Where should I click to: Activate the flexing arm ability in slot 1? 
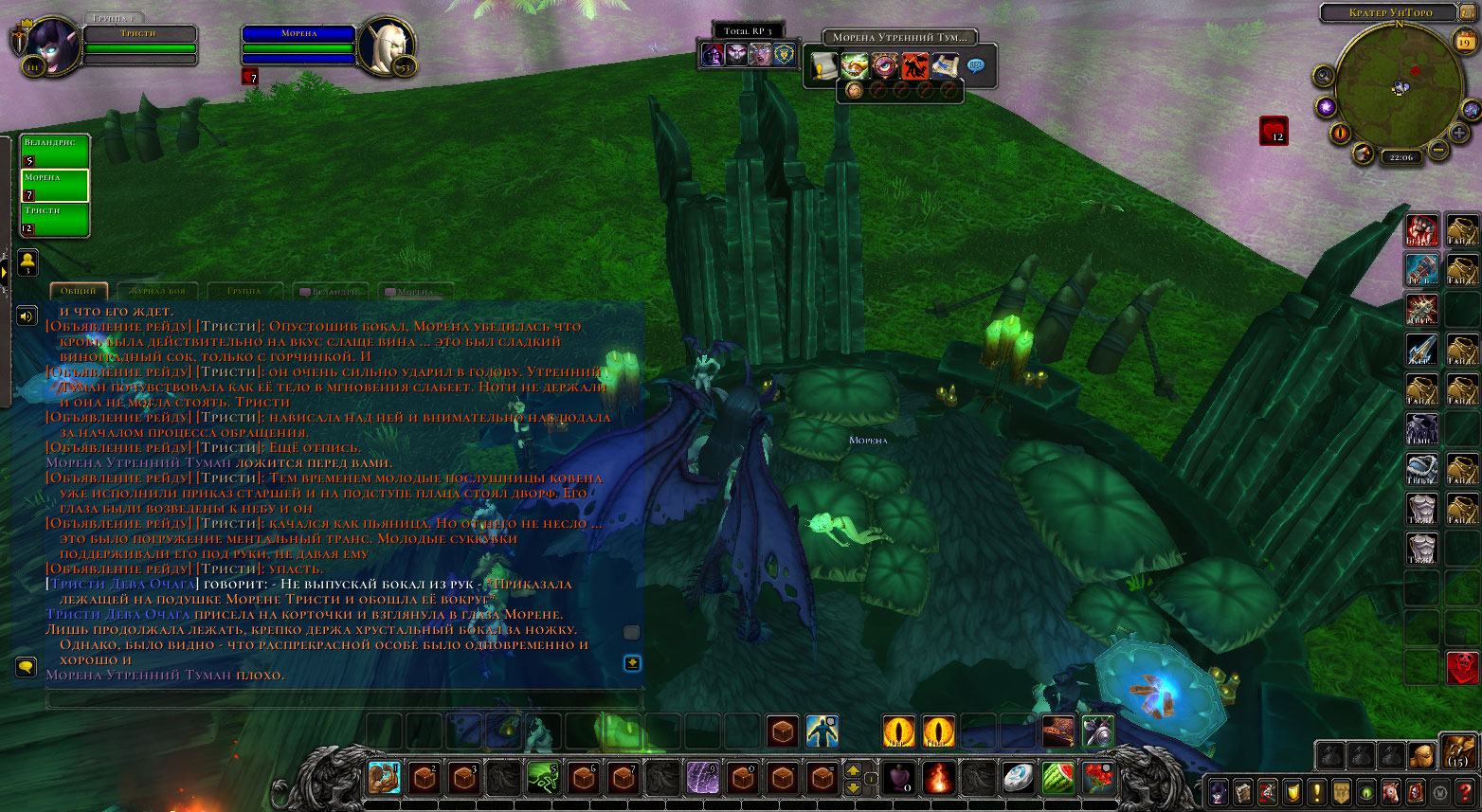point(384,778)
